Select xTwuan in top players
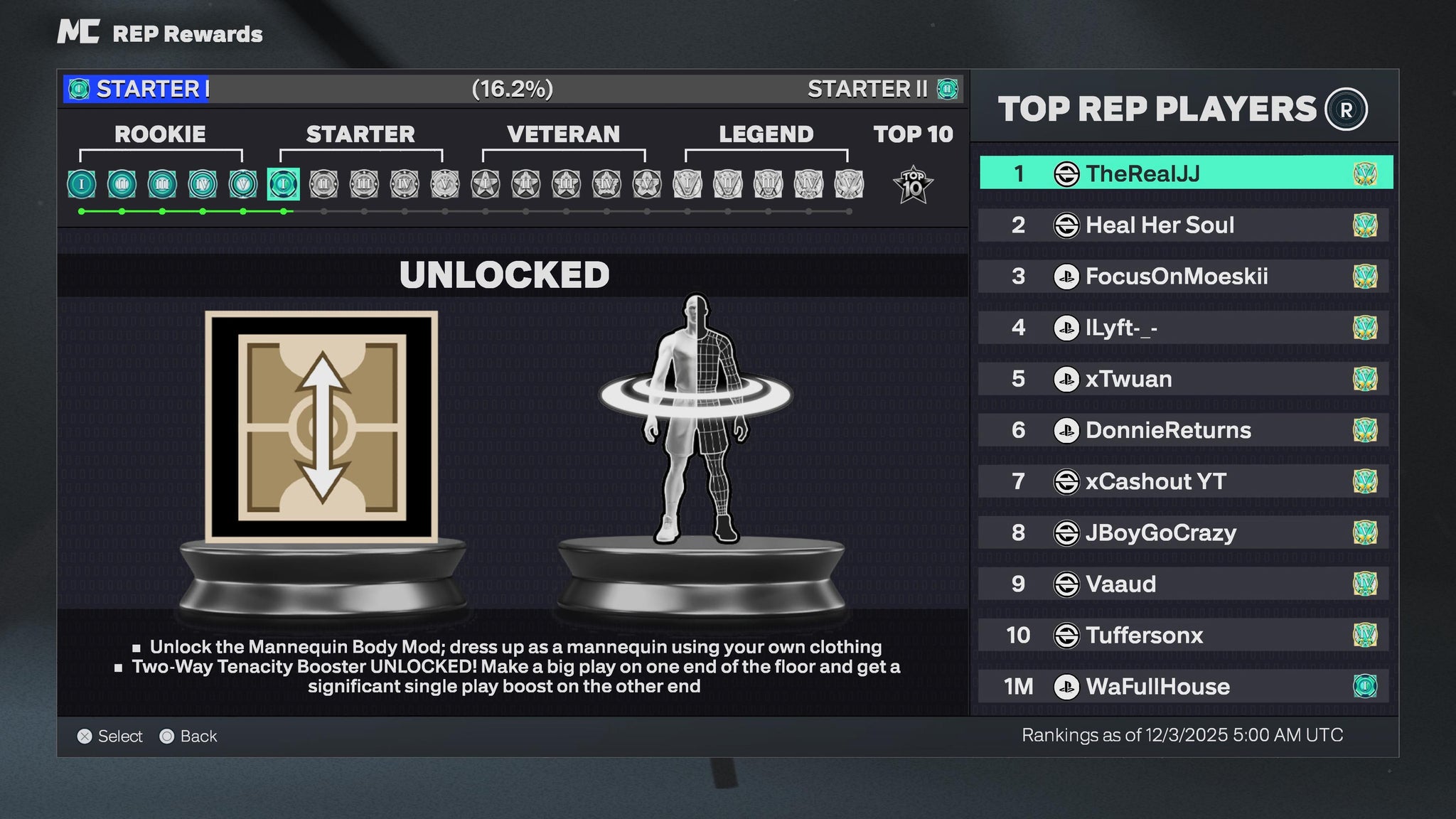 [1184, 379]
